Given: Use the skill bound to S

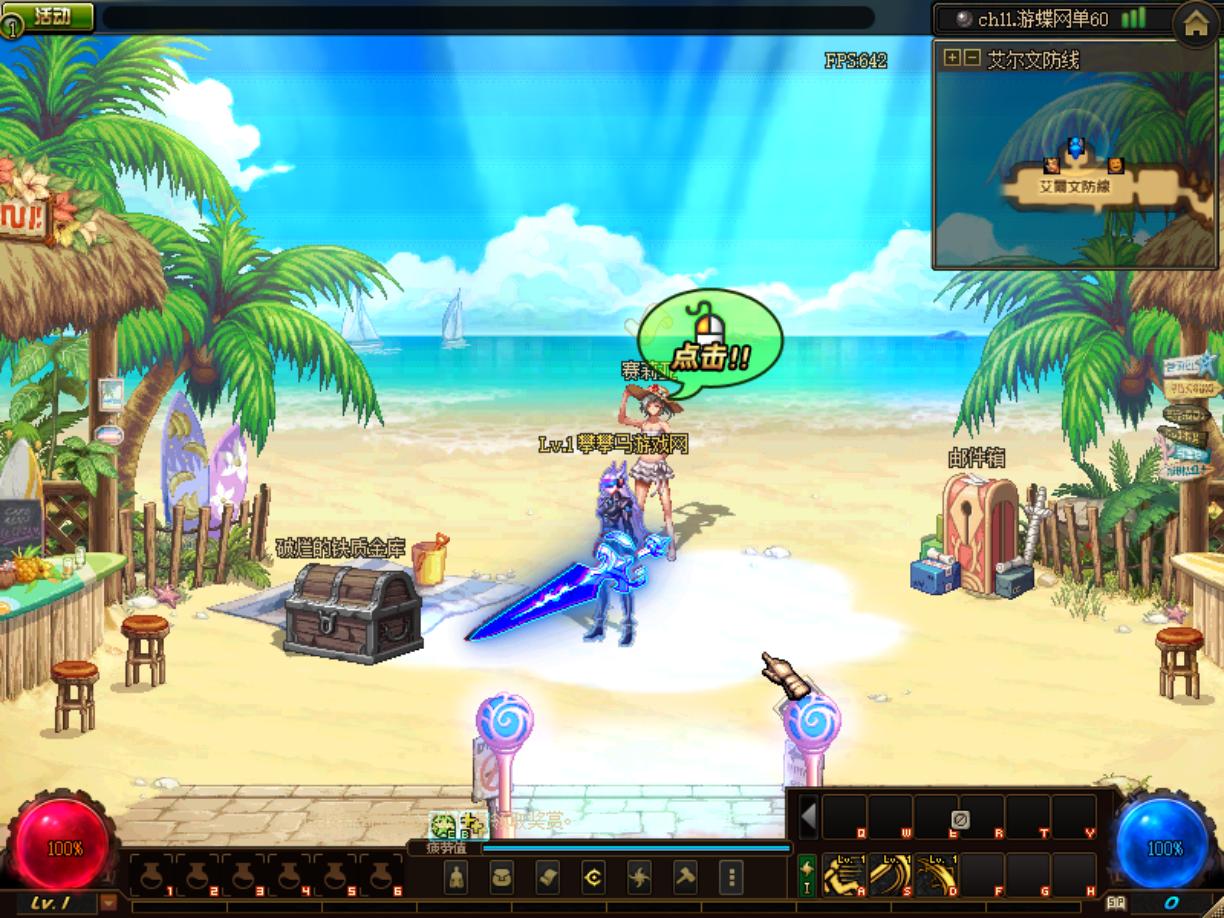Looking at the screenshot, I should pos(890,874).
